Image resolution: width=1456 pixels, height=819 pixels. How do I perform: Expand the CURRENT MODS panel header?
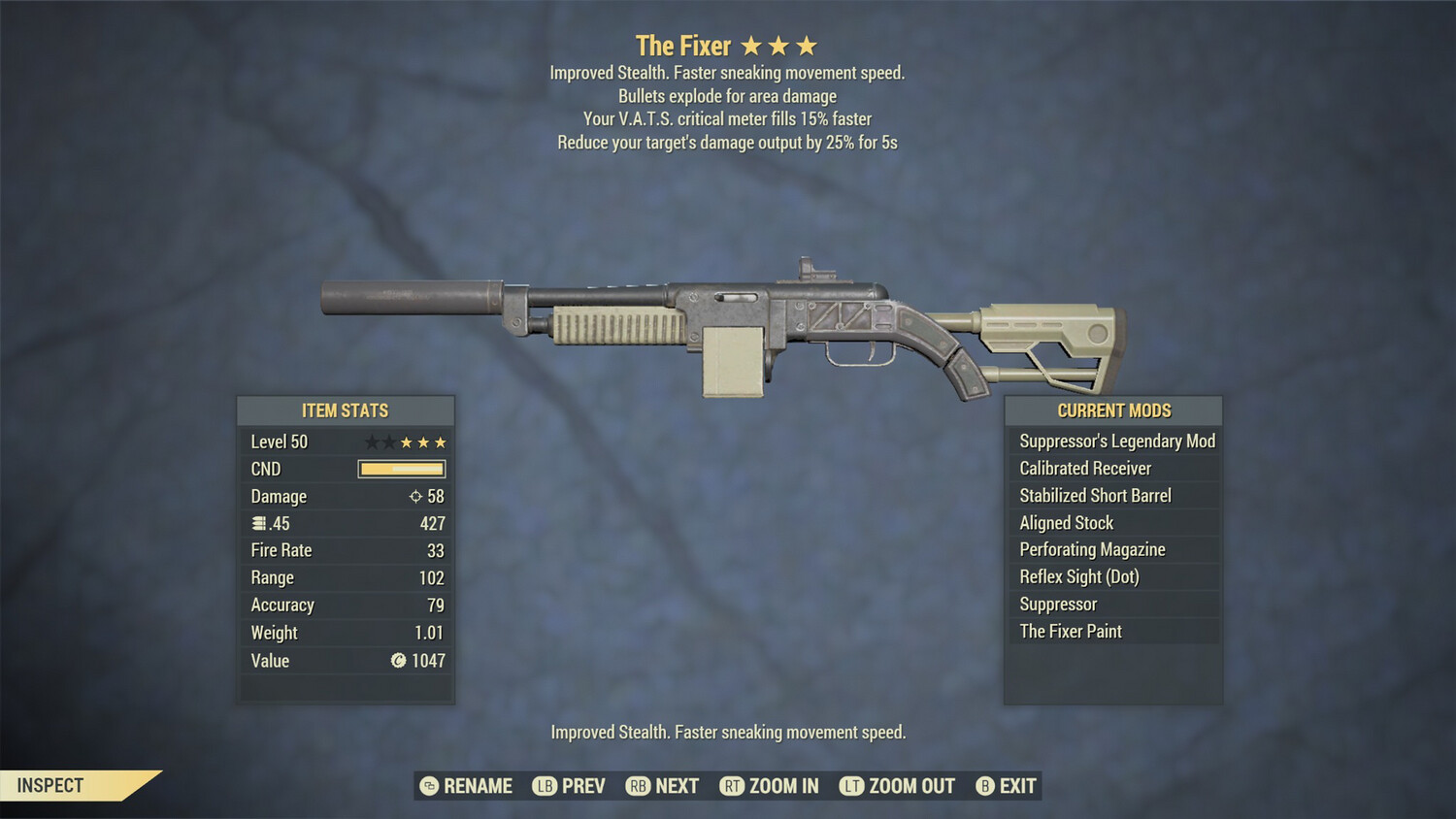click(x=1112, y=410)
